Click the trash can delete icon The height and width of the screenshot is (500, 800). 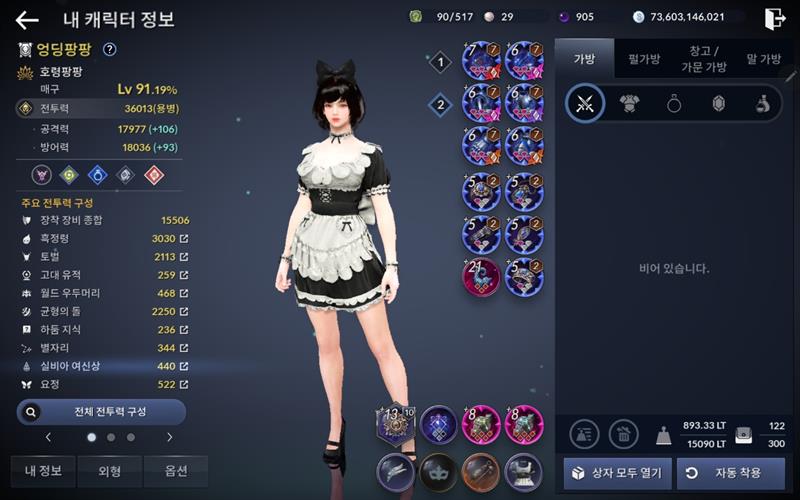[623, 433]
